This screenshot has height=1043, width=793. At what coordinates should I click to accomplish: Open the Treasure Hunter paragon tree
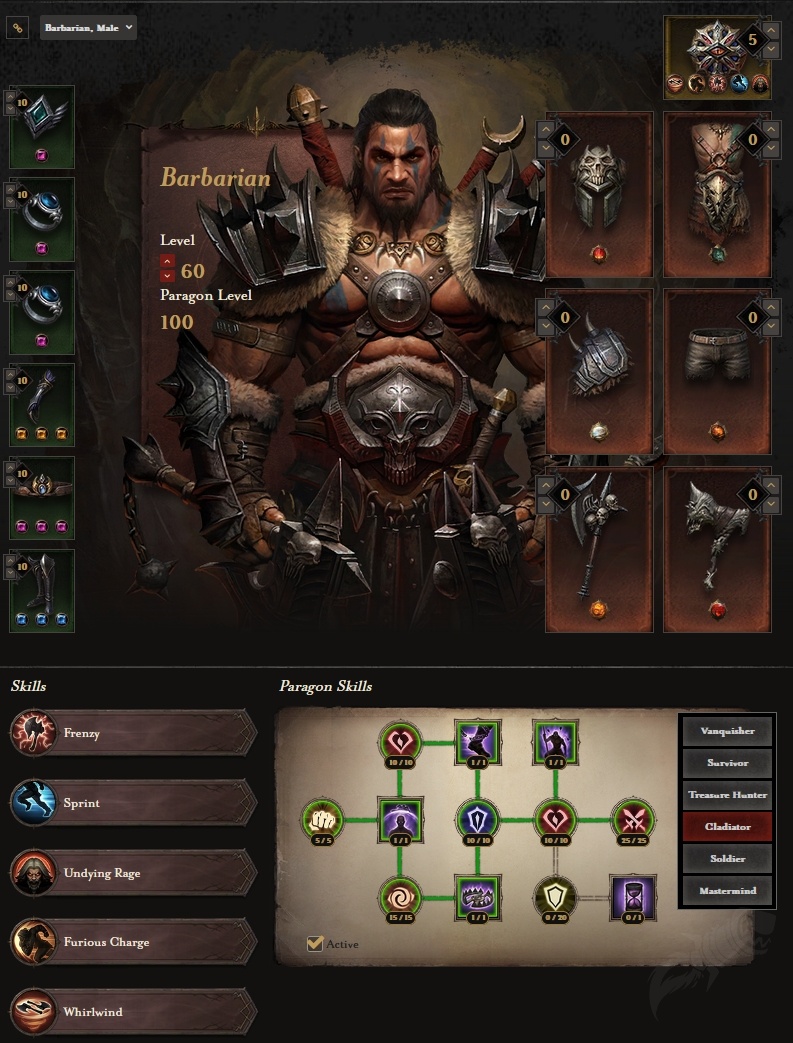pyautogui.click(x=727, y=795)
